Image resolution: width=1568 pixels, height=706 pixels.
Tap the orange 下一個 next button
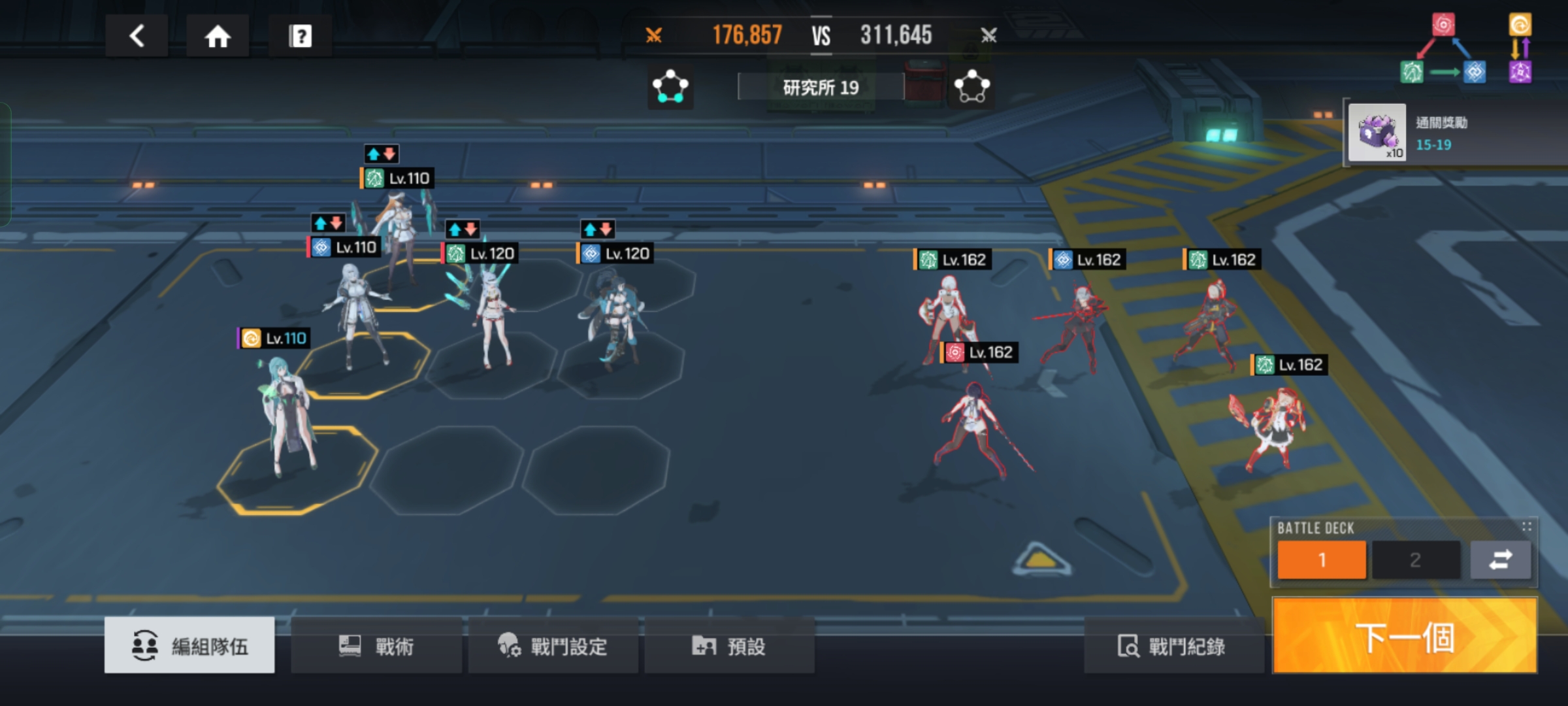pyautogui.click(x=1405, y=637)
